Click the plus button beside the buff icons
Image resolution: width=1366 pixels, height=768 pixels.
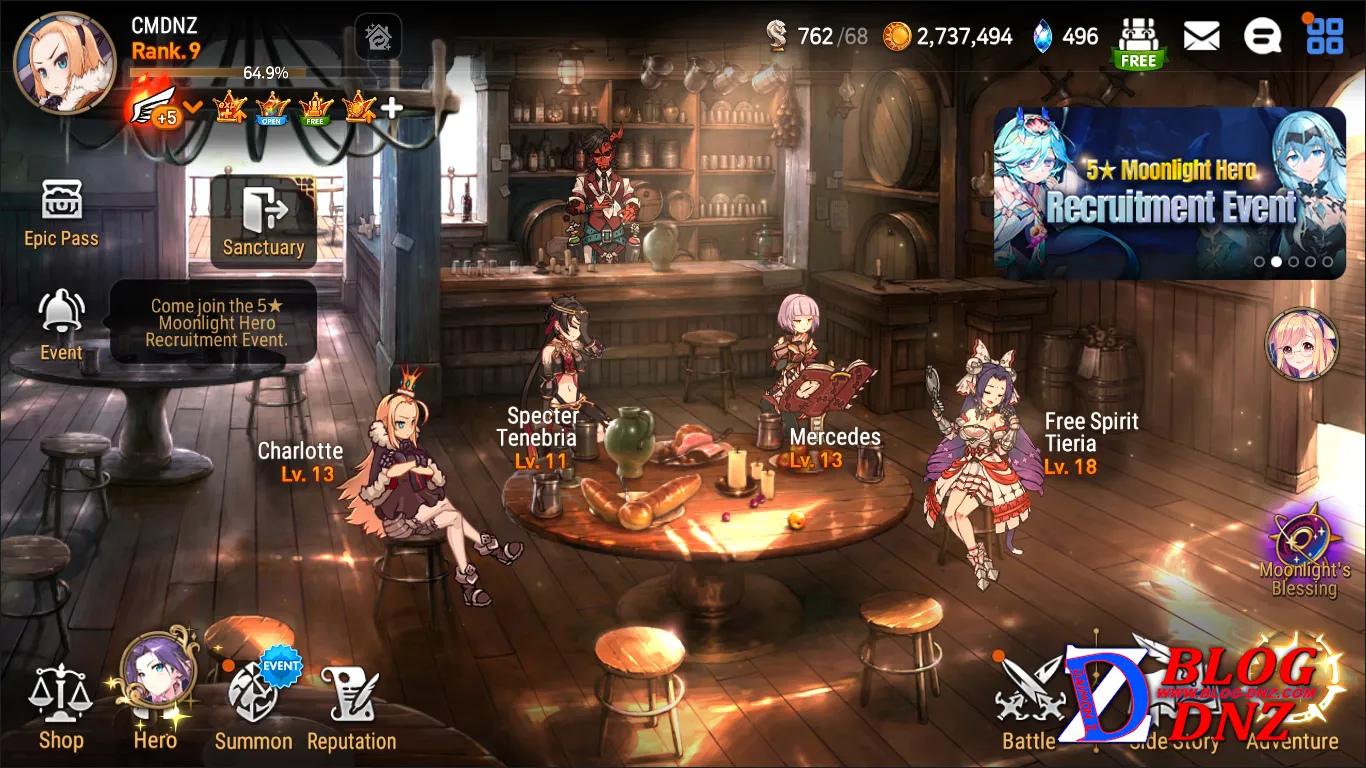pos(392,108)
